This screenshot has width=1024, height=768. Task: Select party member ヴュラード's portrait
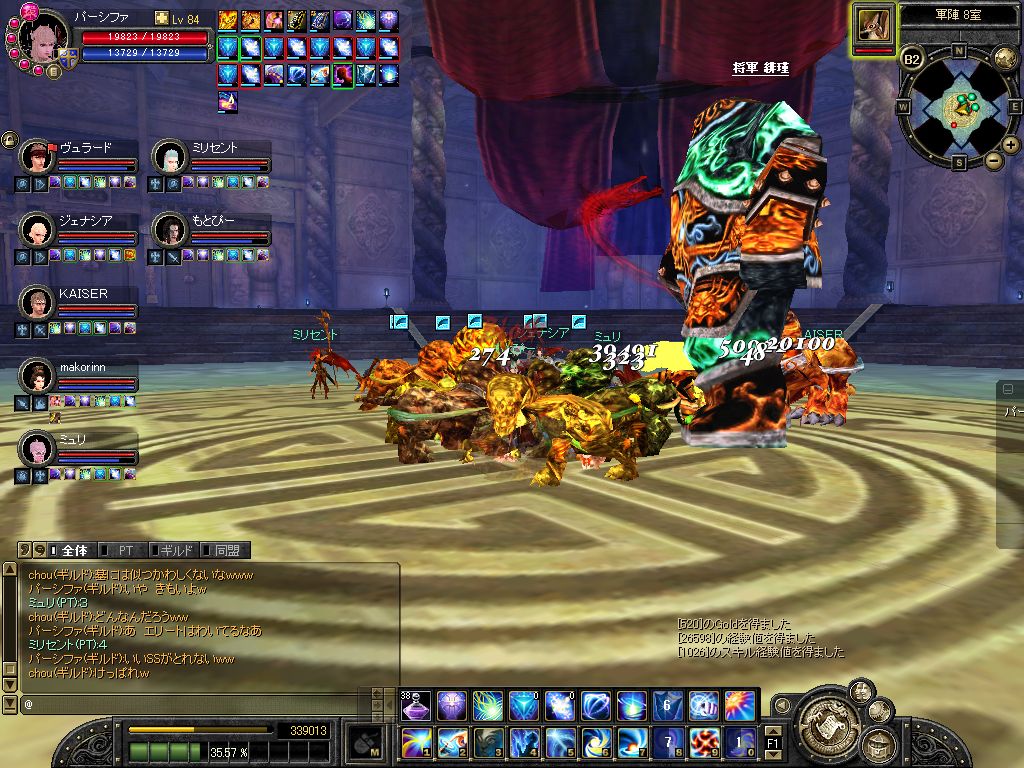[36, 157]
